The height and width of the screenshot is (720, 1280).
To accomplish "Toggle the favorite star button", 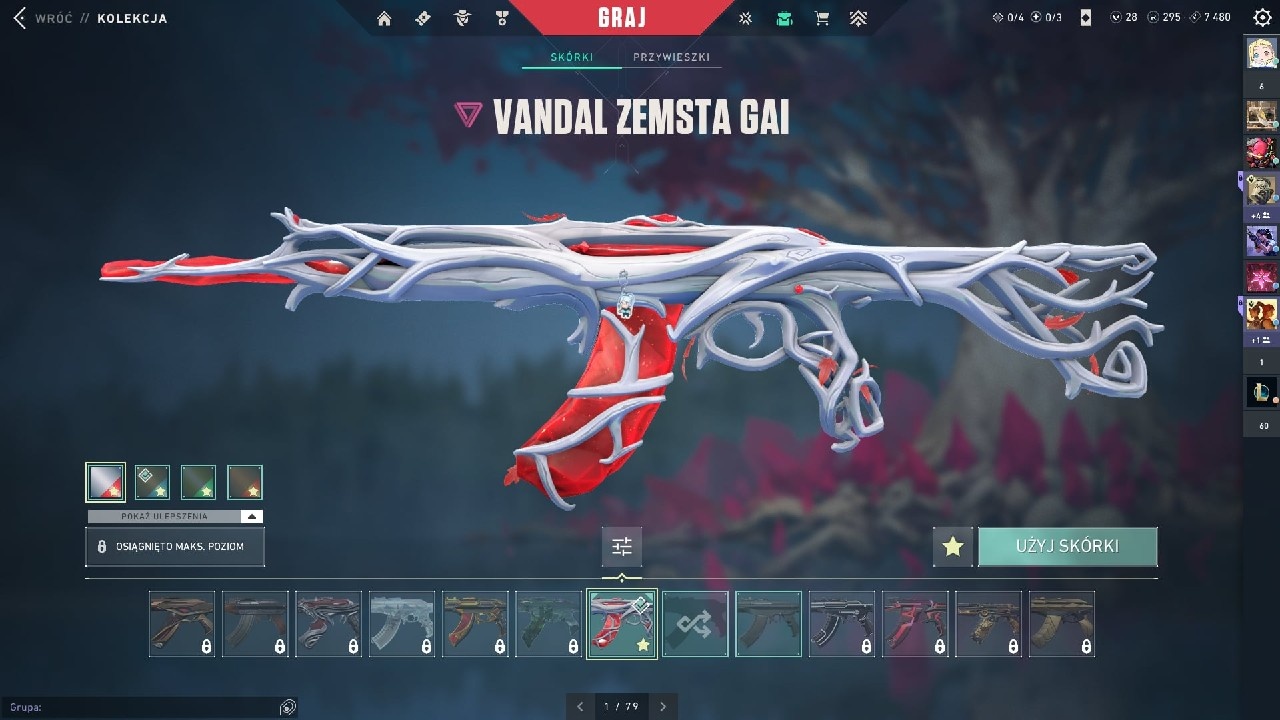I will point(953,547).
